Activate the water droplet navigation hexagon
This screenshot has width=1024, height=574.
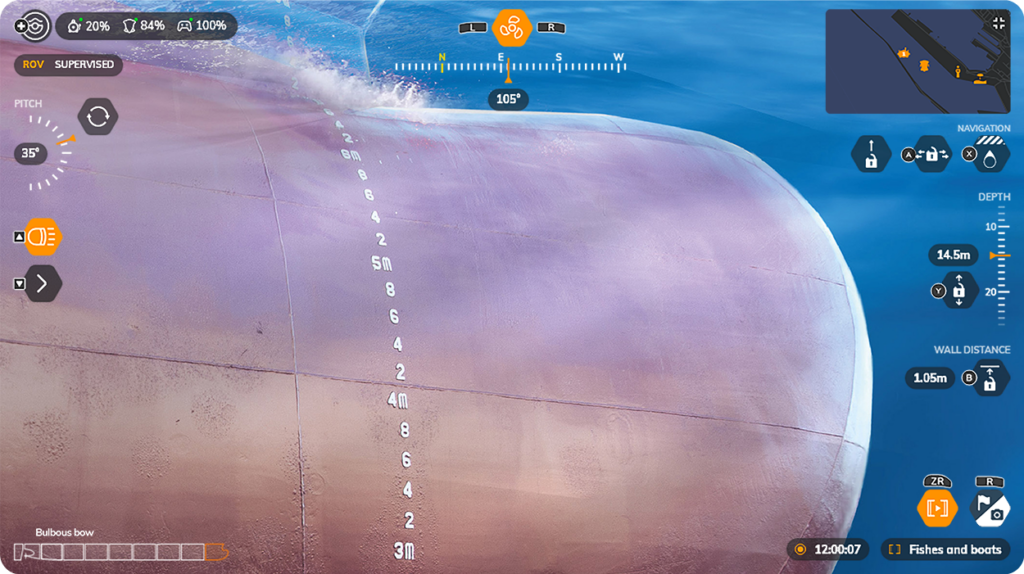(989, 154)
